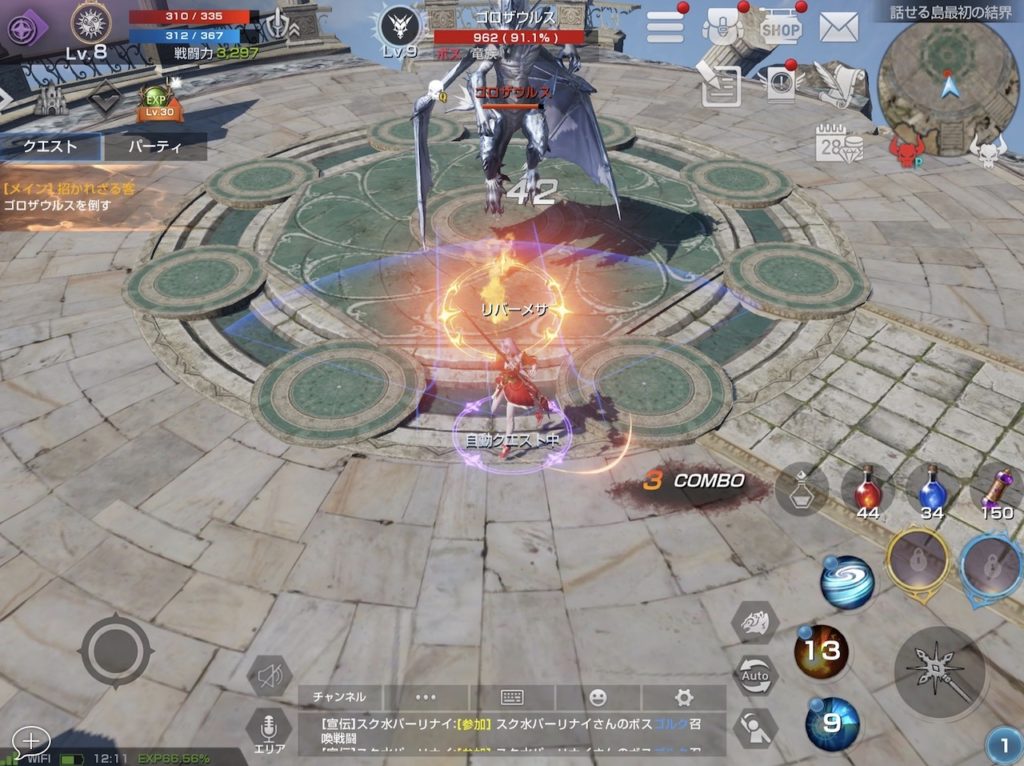Use the blue mana potion

(932, 489)
